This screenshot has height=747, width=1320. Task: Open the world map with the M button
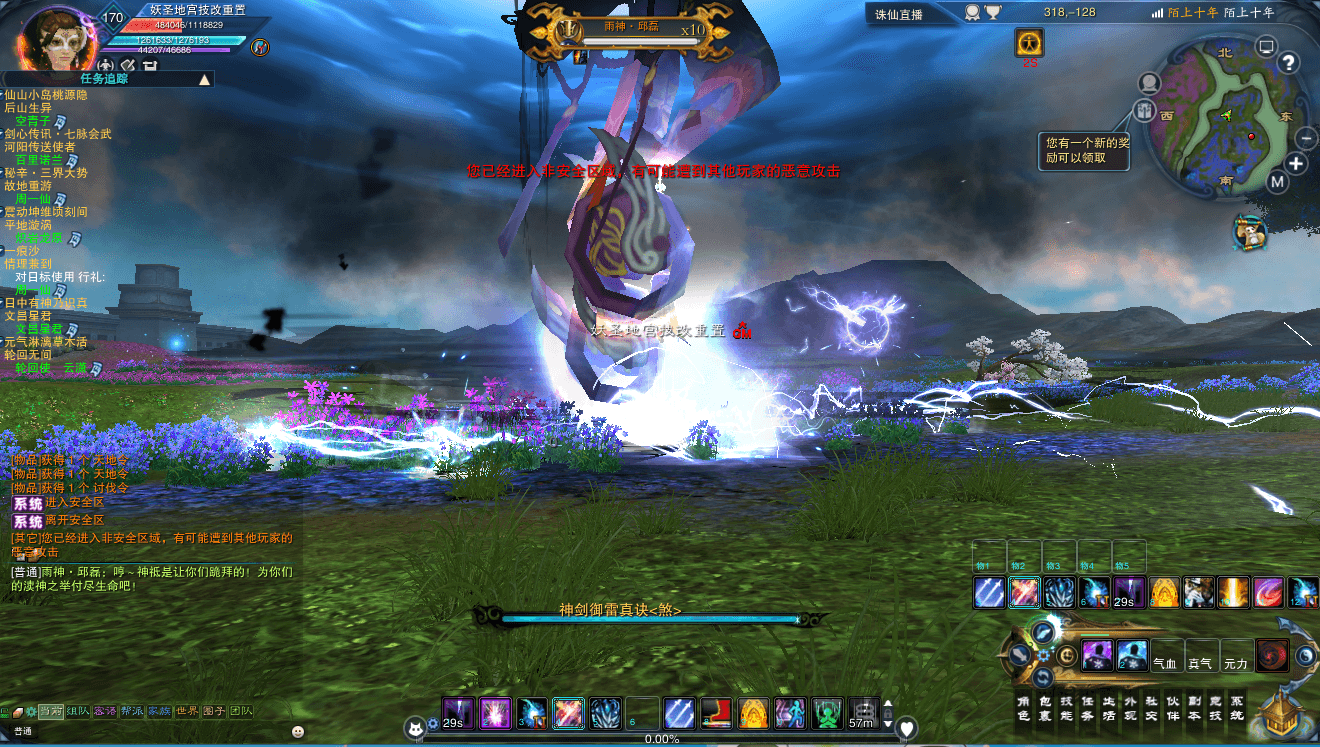(x=1278, y=182)
